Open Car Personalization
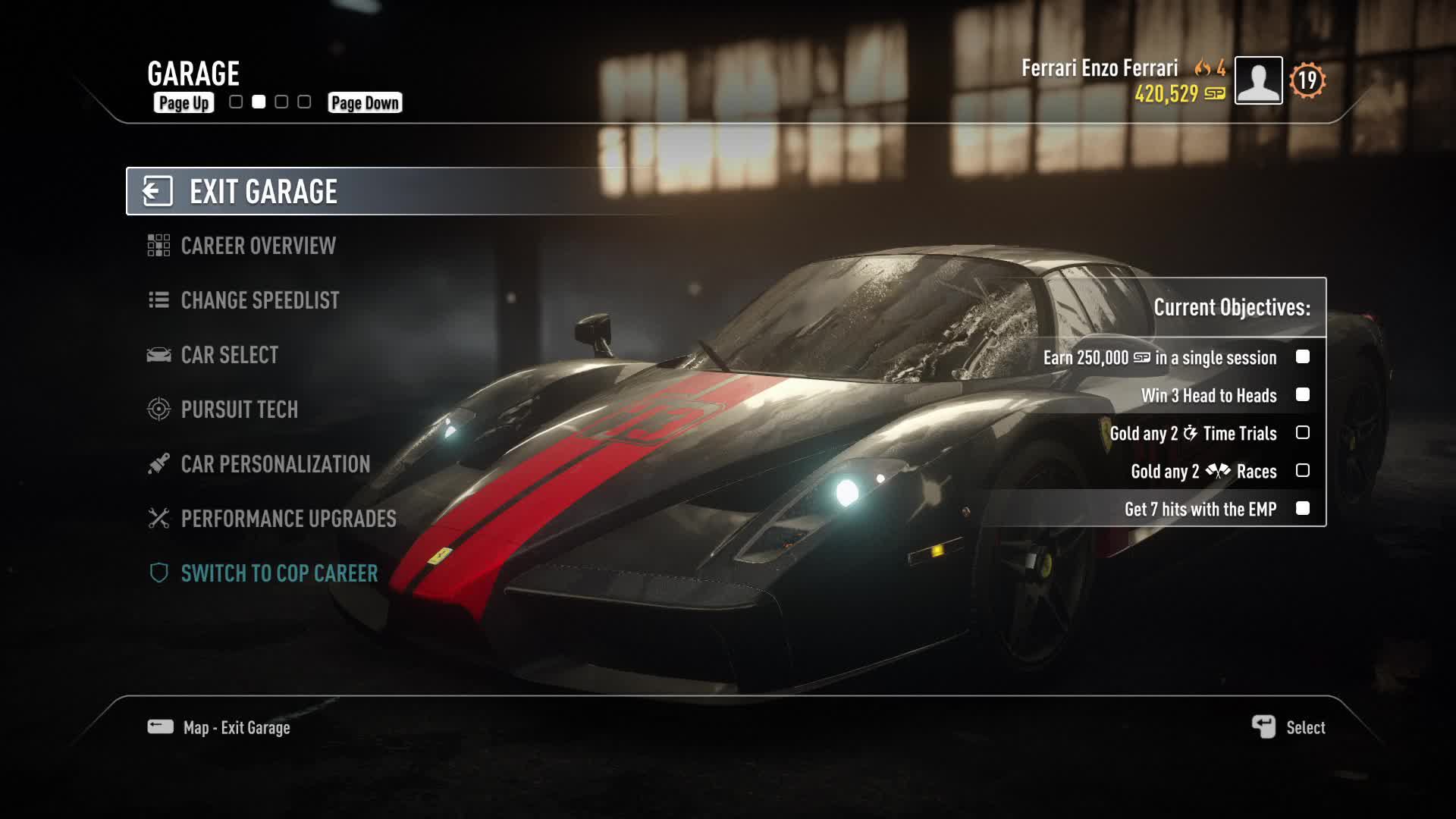This screenshot has width=1456, height=819. (275, 464)
